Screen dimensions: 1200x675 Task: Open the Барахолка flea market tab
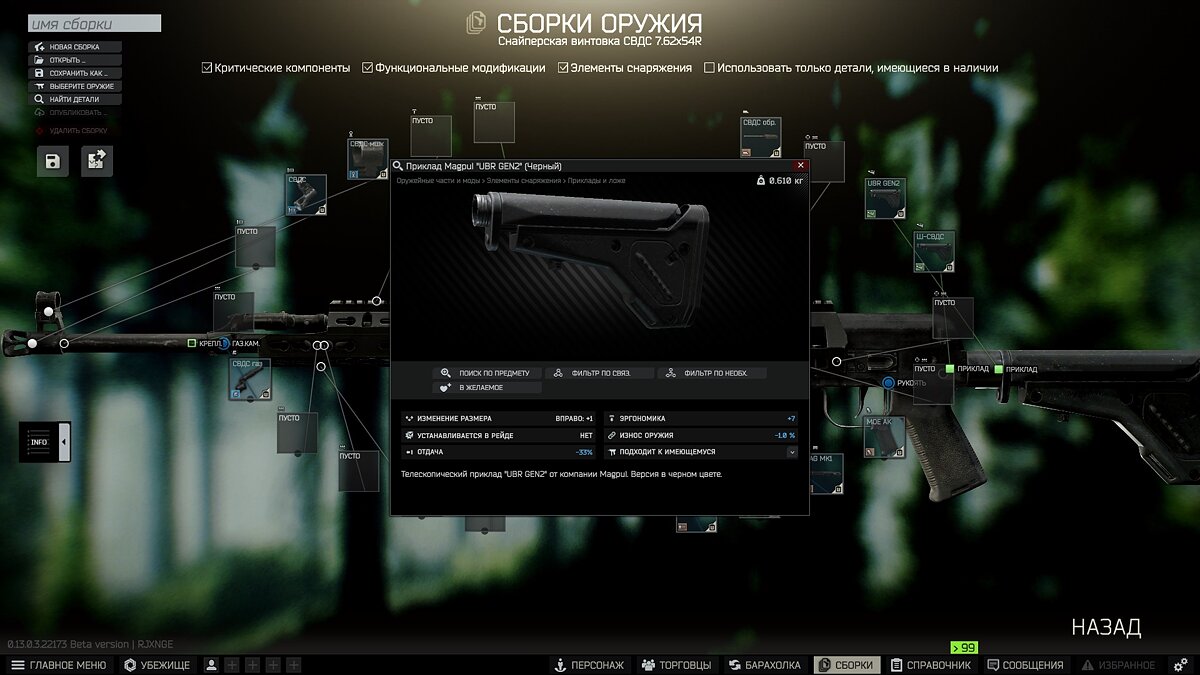[765, 665]
